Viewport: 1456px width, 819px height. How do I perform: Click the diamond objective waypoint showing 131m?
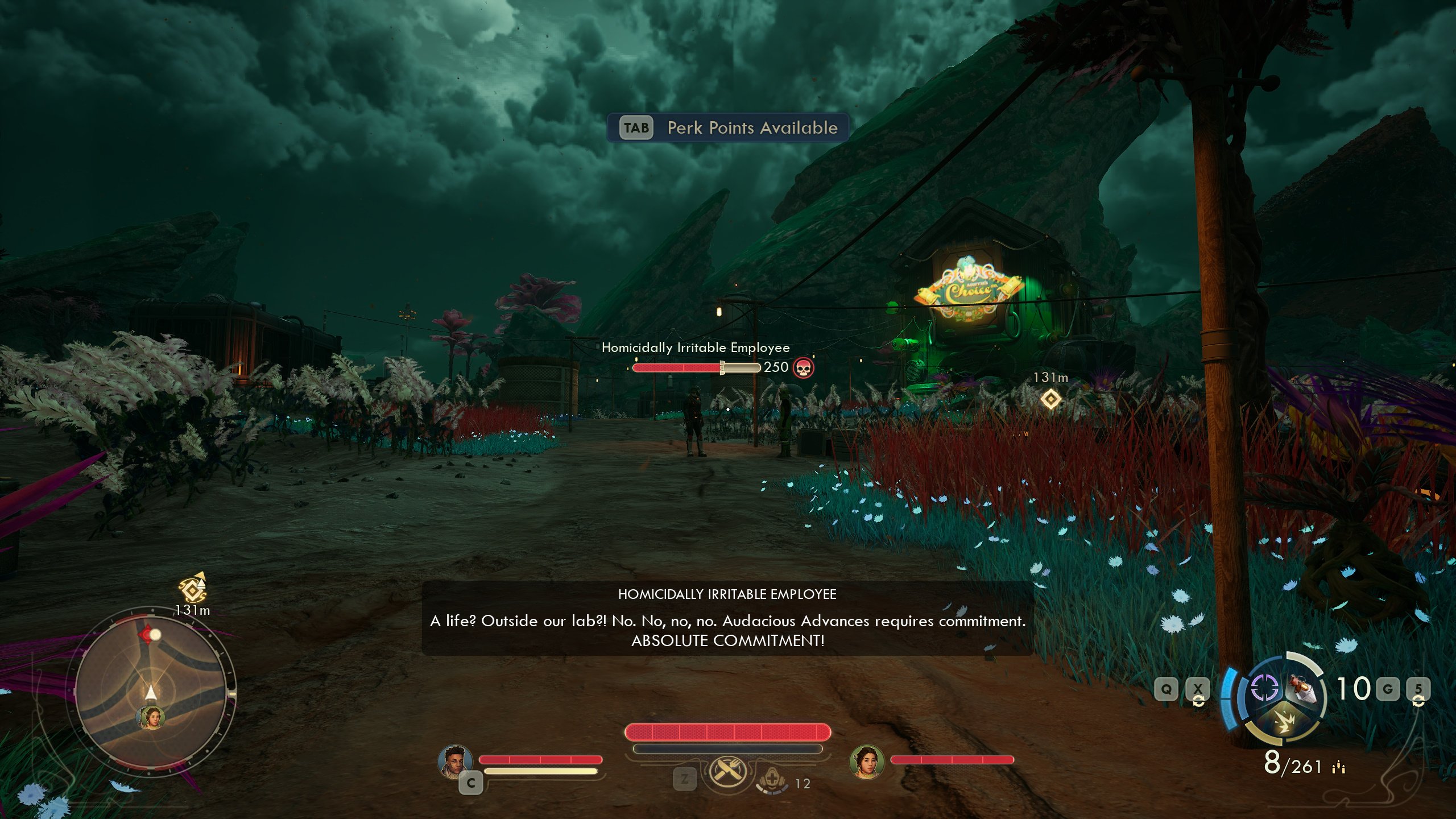1050,399
